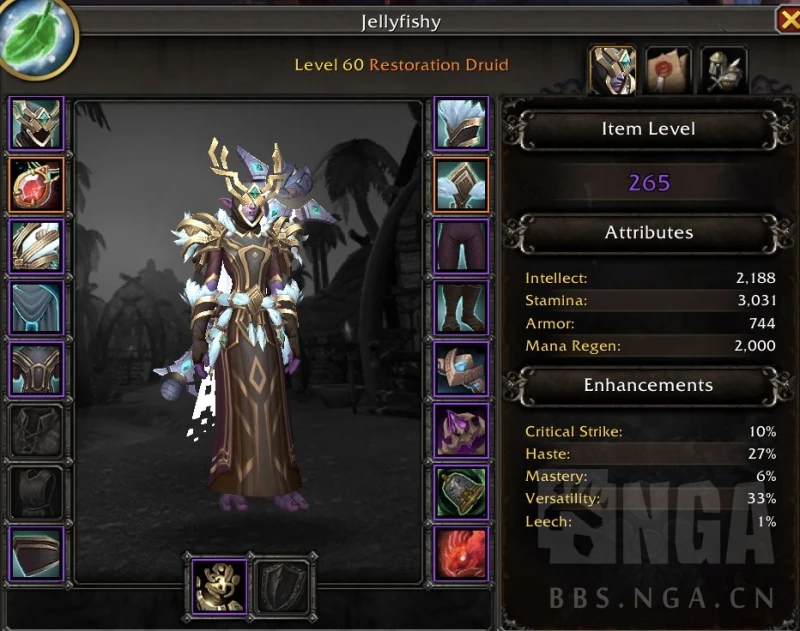Select the green bell trinket

461,492
